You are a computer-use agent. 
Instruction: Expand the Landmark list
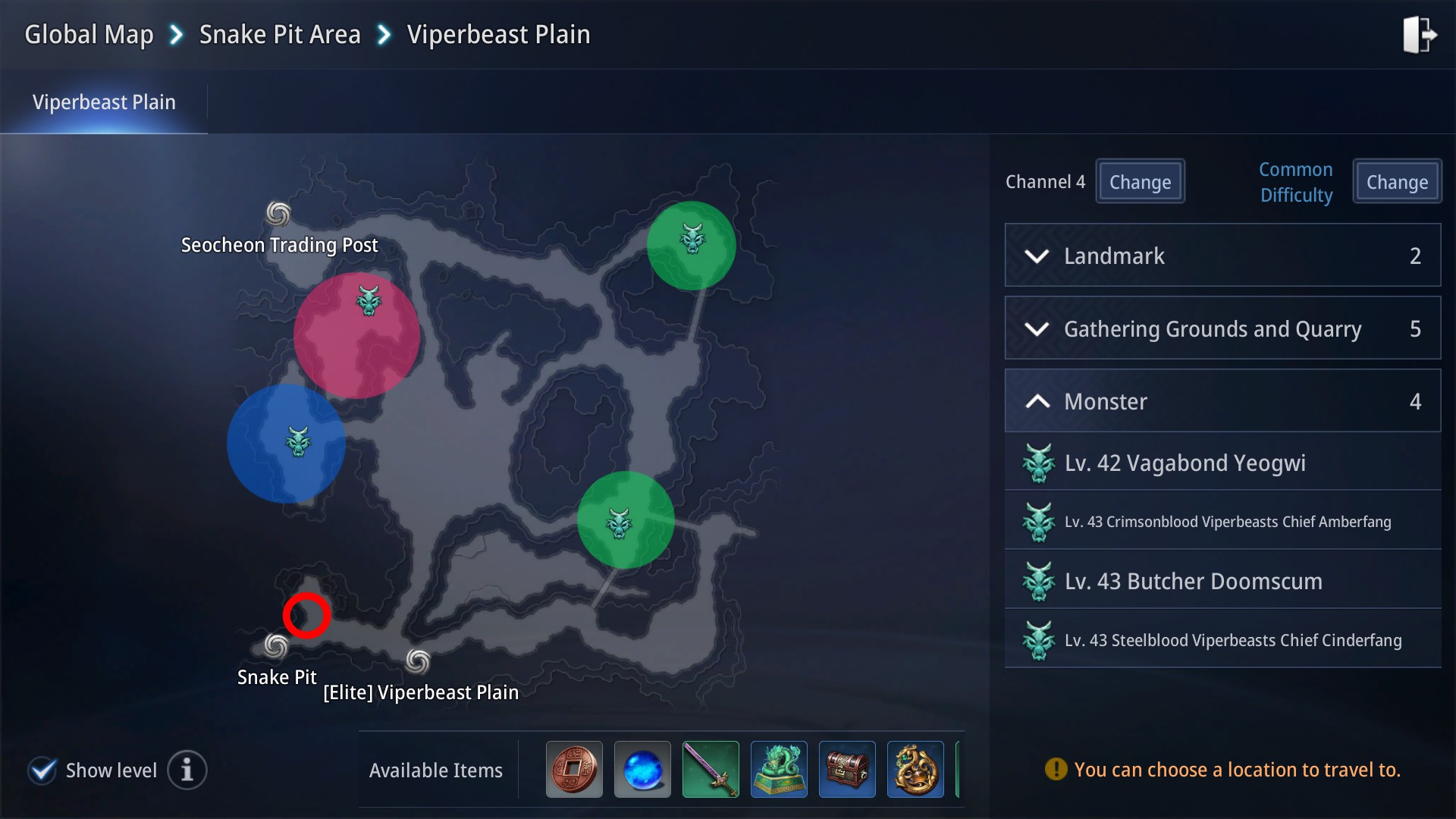coord(1222,256)
